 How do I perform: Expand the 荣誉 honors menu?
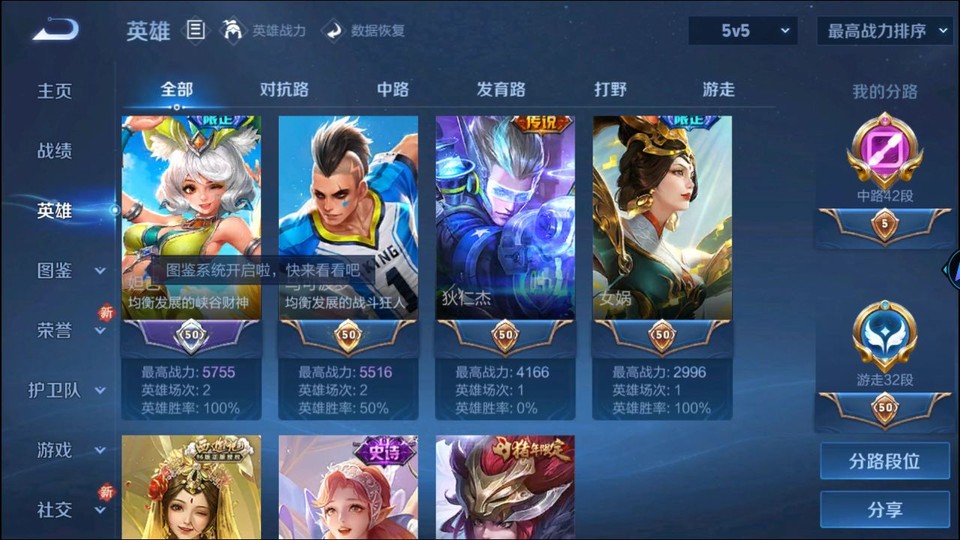pos(70,331)
